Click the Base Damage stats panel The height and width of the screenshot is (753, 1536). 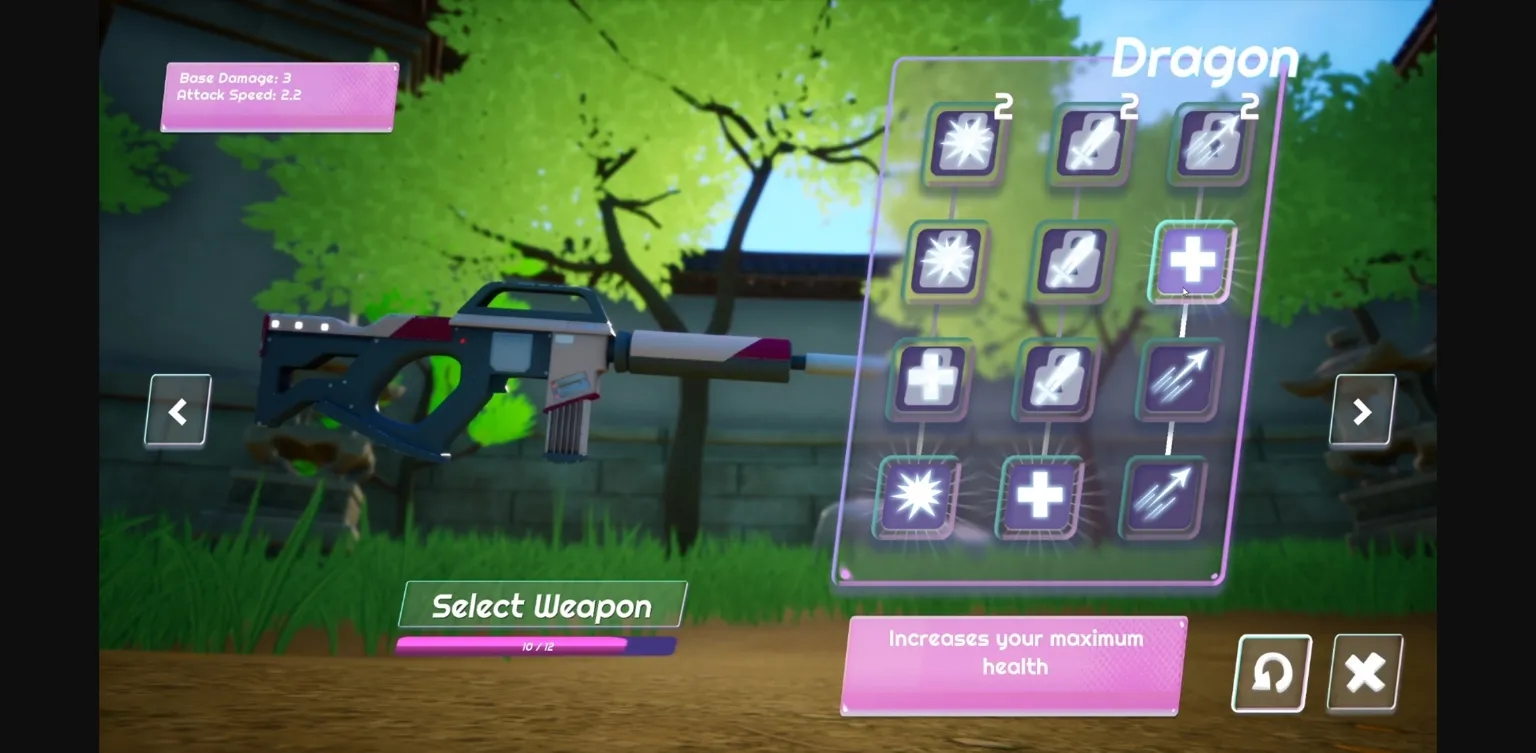coord(277,95)
